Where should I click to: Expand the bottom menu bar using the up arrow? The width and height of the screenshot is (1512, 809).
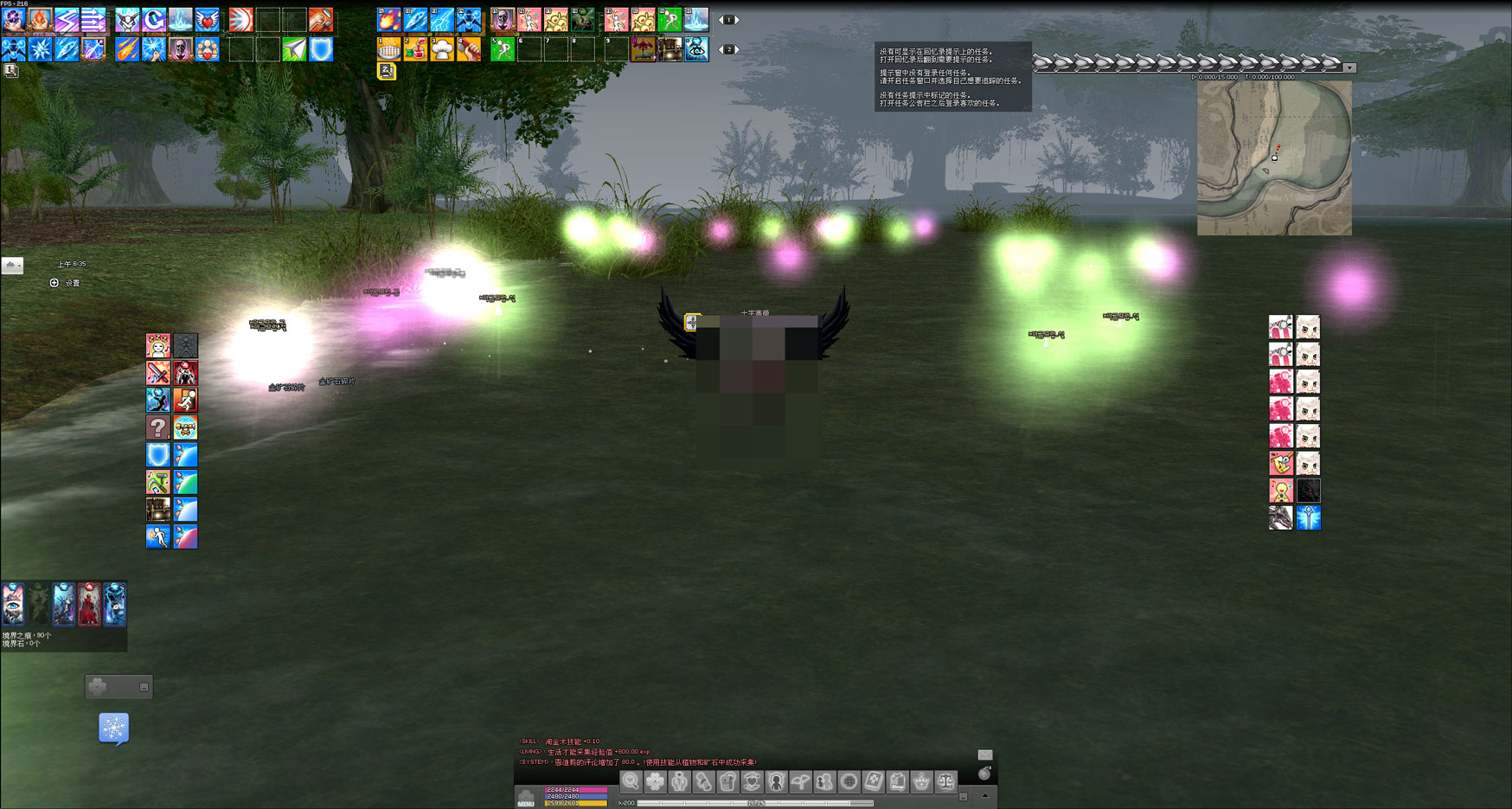coord(984,795)
